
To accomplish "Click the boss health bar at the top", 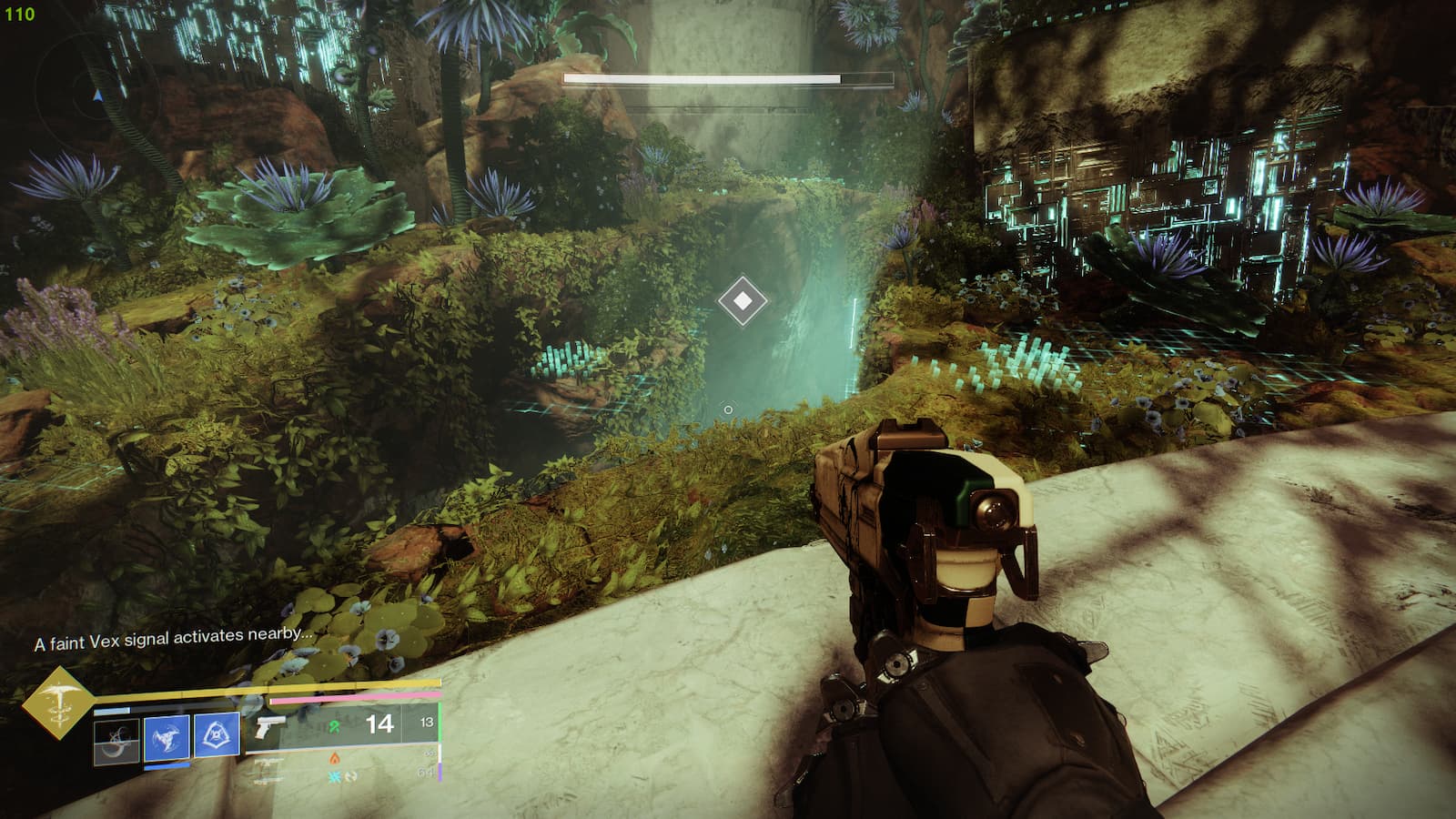I will pos(728,79).
